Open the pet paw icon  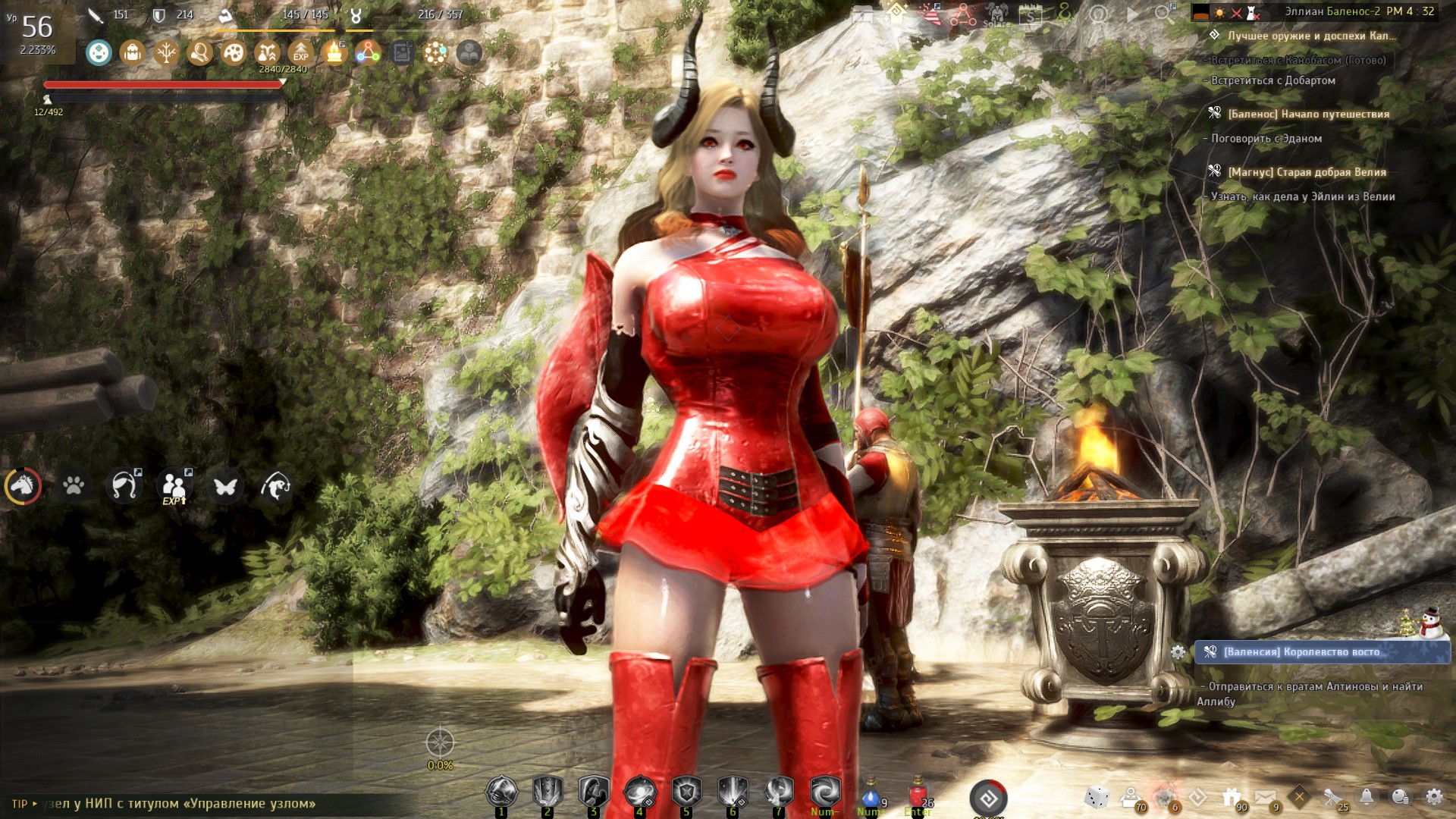coord(74,485)
